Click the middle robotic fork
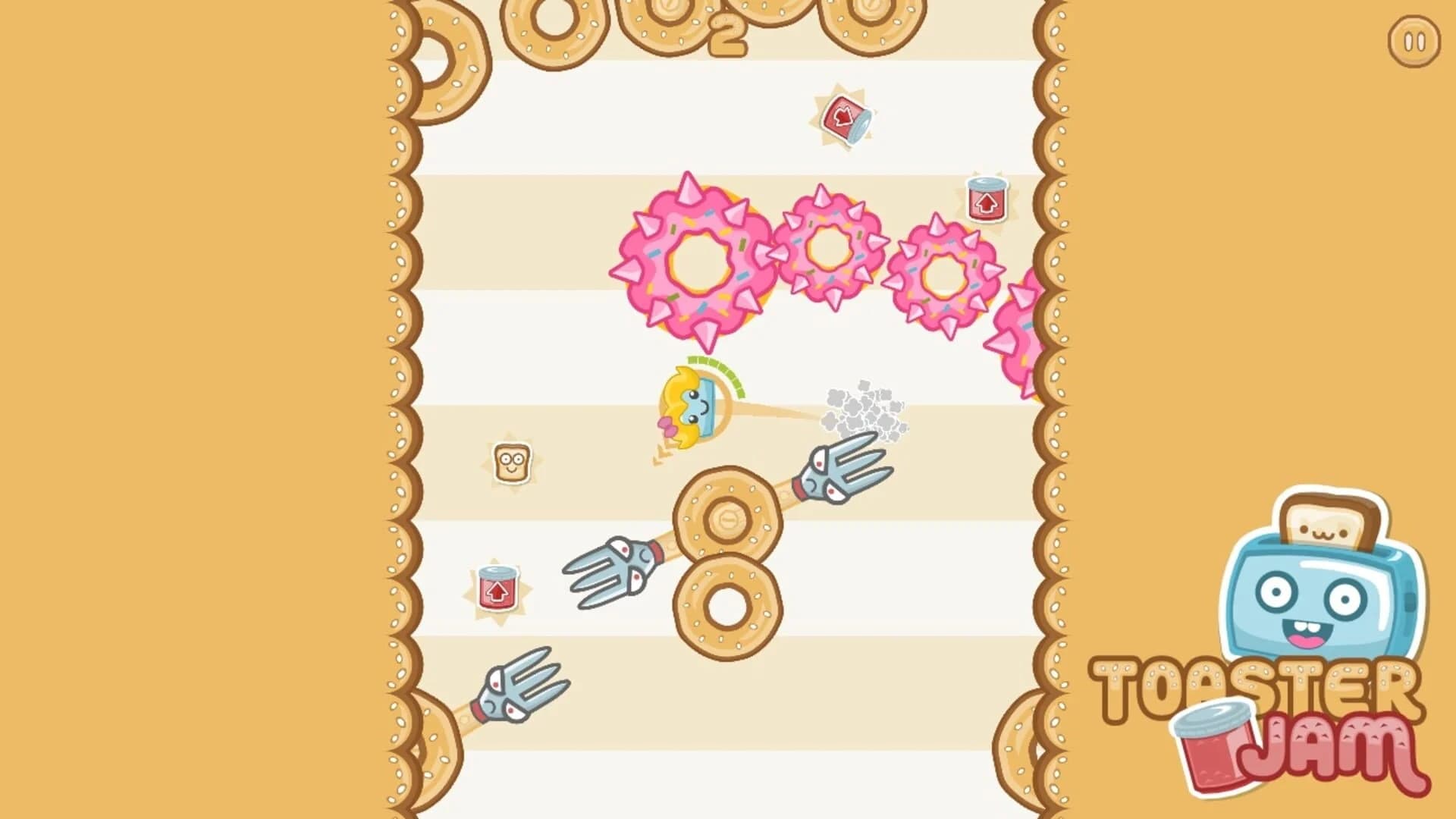Screen dimensions: 1456x819 coord(614,573)
